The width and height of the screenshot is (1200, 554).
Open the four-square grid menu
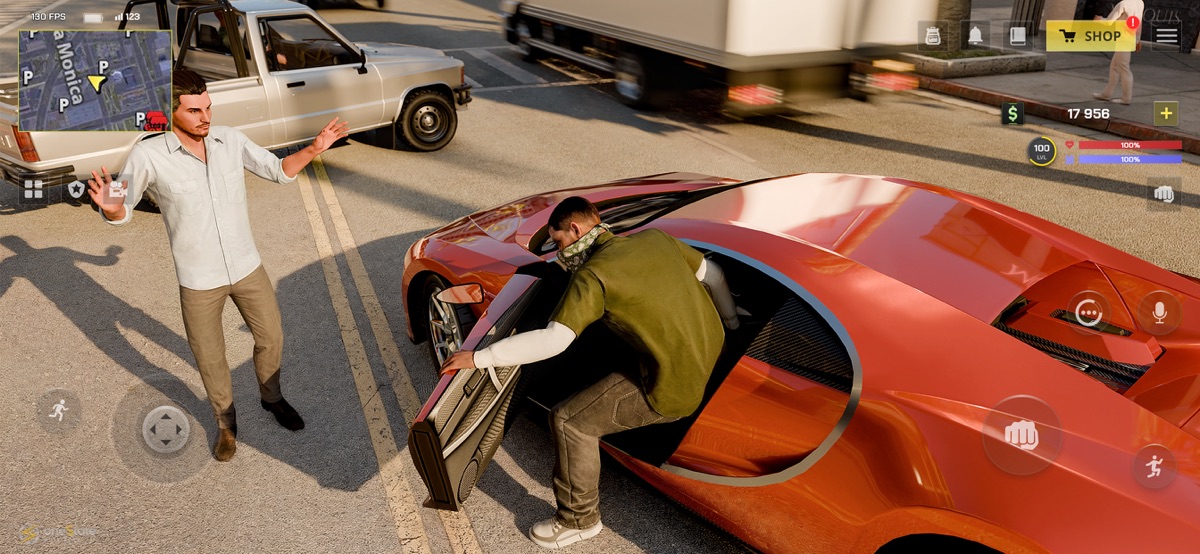click(x=33, y=189)
